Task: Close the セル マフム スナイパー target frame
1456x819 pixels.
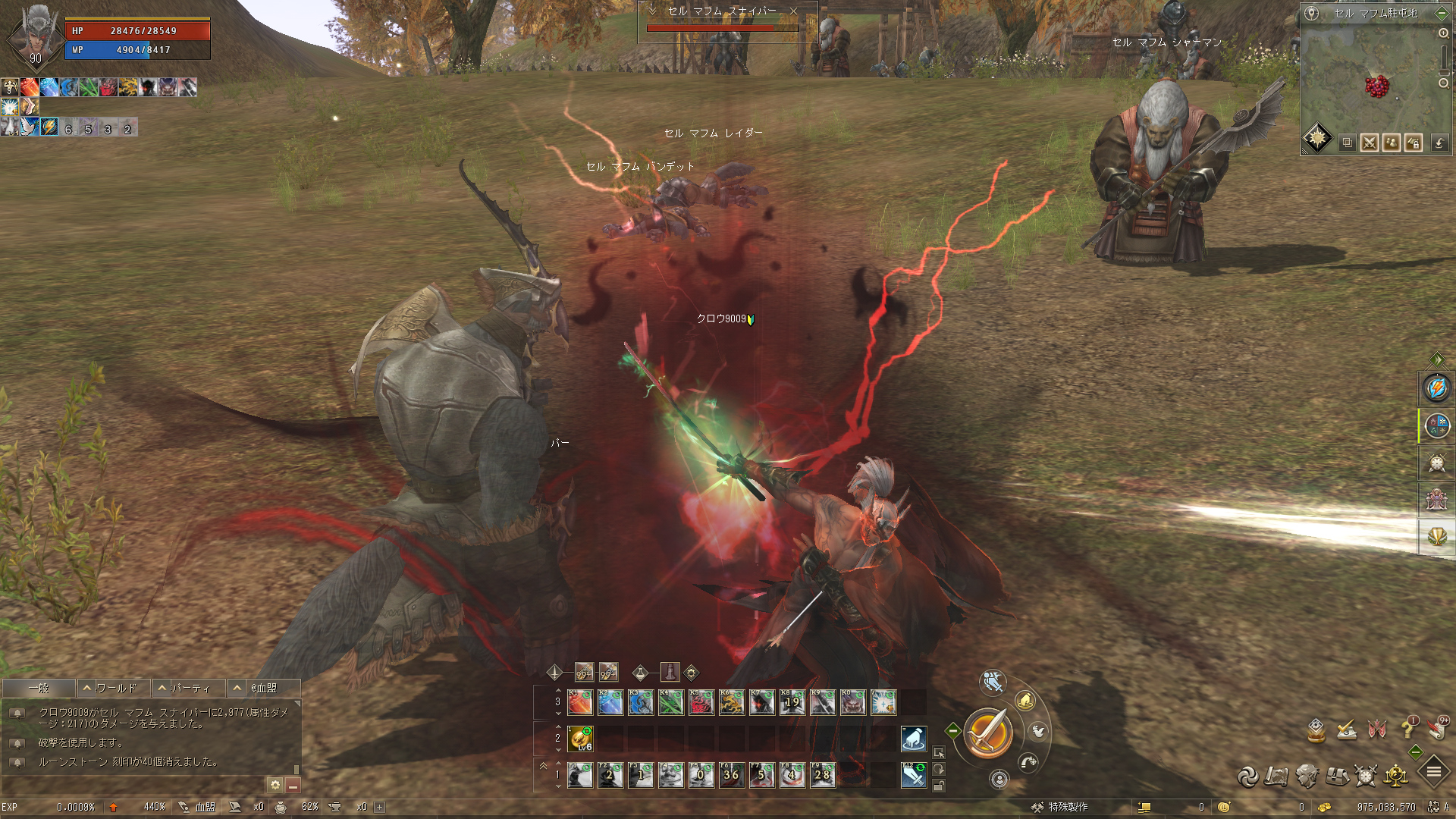Action: [793, 11]
